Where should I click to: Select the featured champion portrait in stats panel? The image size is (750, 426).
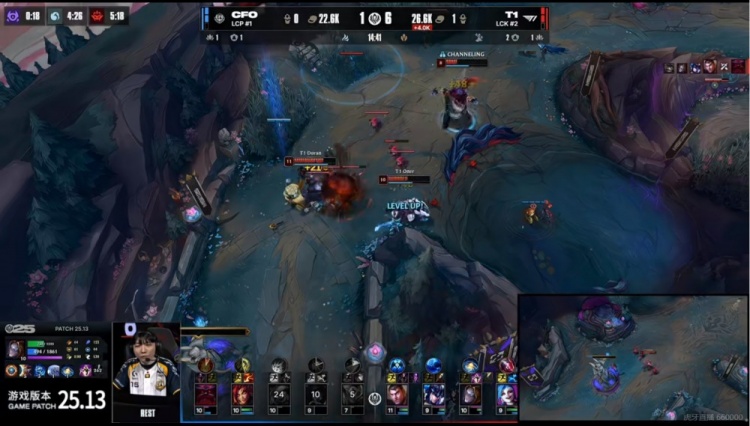15,349
